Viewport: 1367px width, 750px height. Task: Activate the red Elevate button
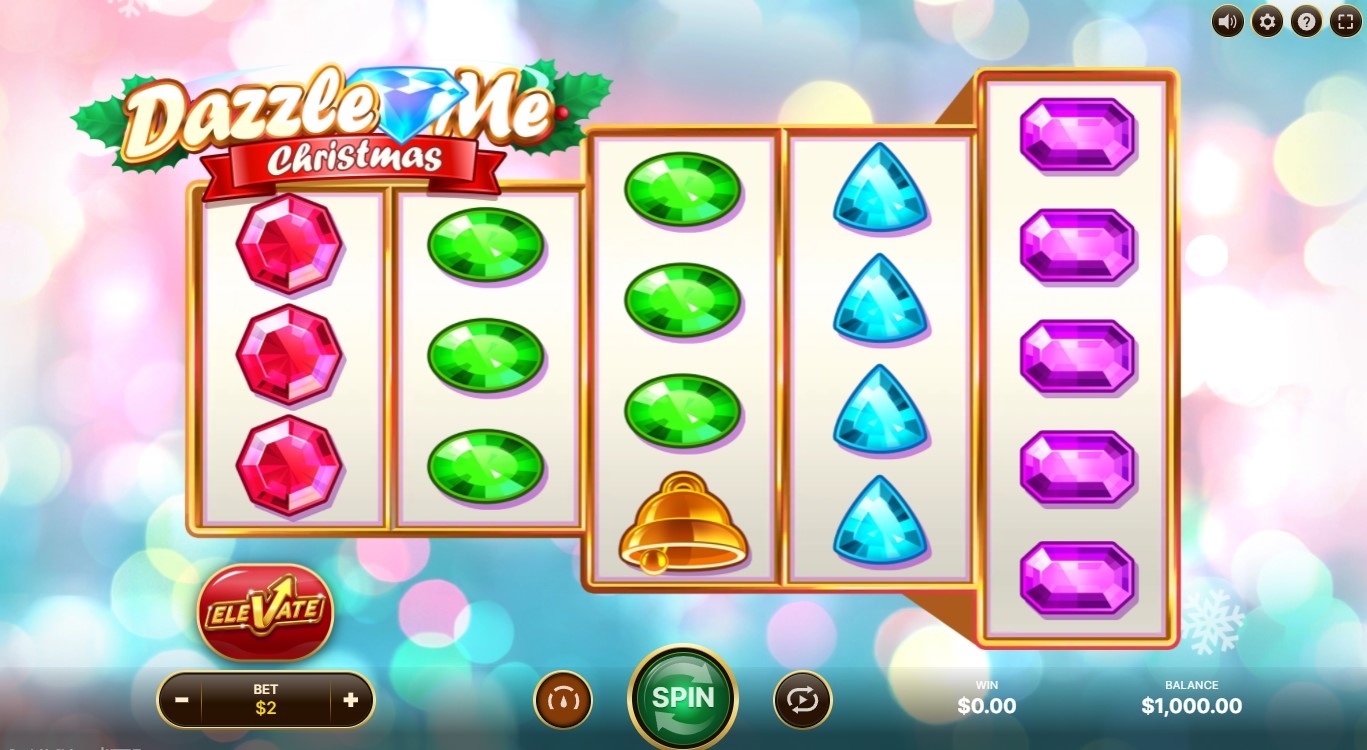265,610
